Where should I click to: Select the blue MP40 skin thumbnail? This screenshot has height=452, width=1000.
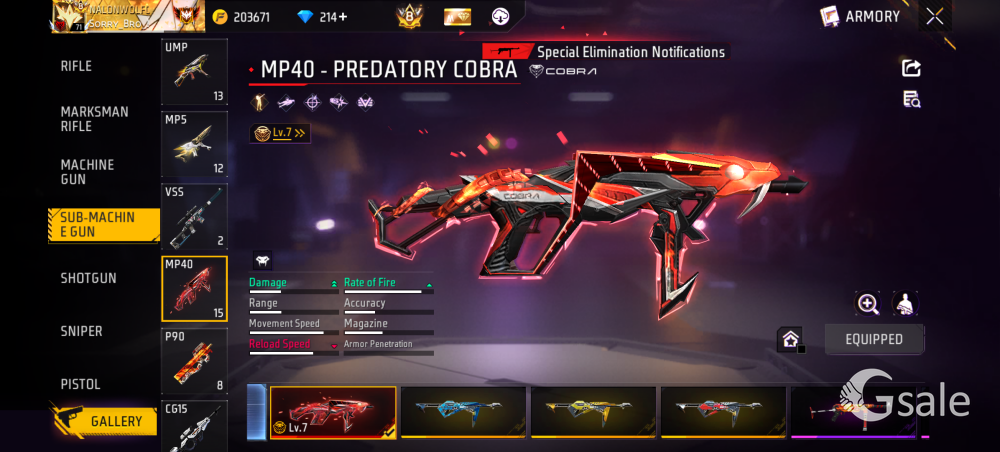(462, 412)
